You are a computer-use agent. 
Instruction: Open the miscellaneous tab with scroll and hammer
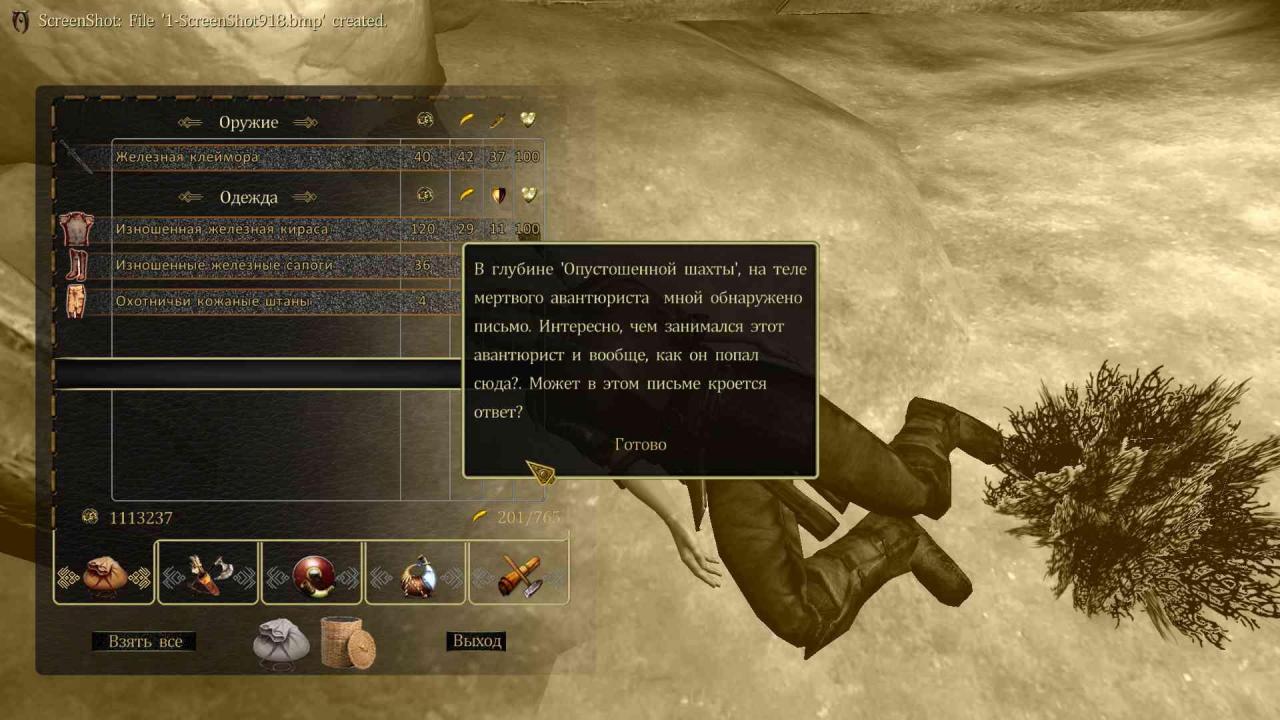pos(519,574)
